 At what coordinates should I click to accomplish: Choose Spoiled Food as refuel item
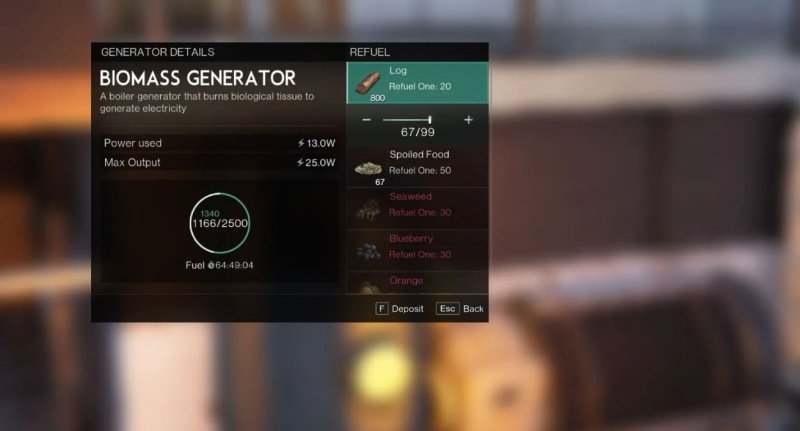click(417, 165)
